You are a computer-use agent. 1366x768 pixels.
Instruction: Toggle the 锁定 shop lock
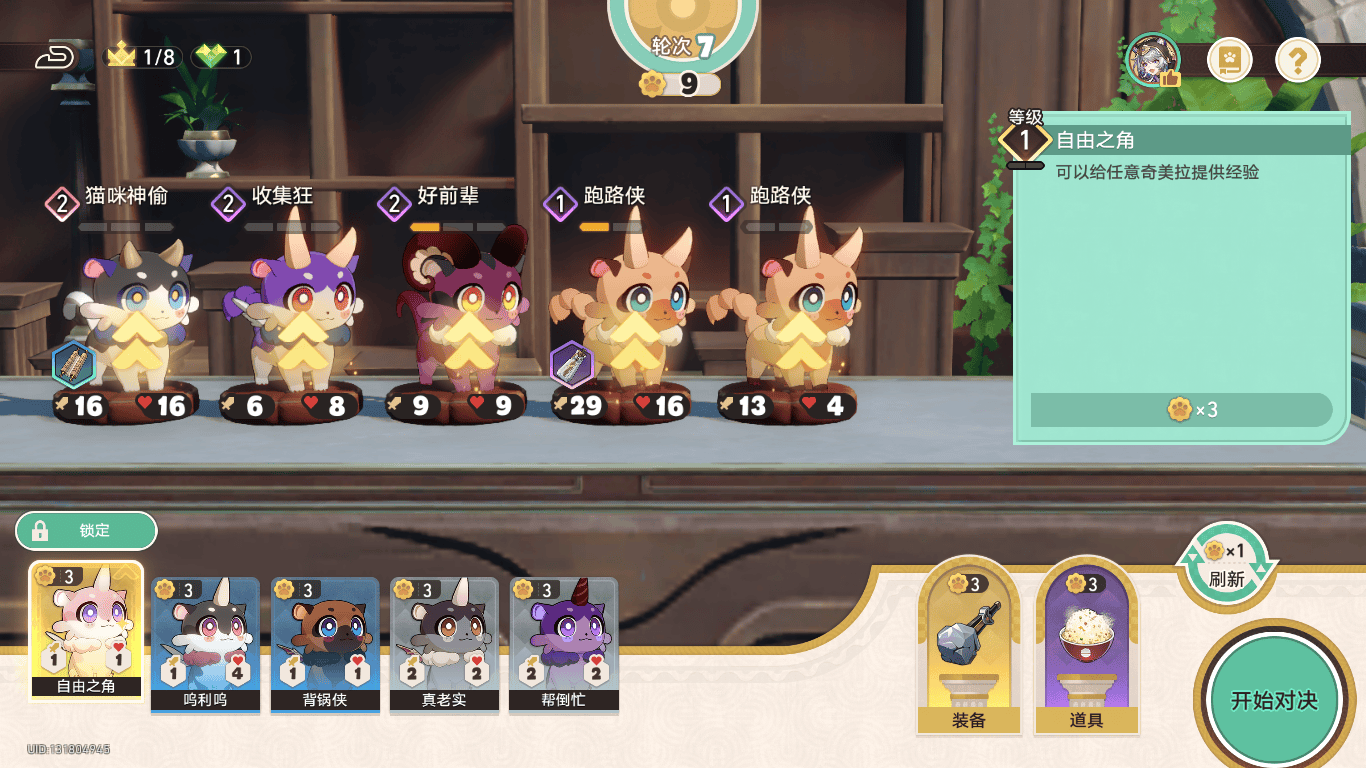(86, 531)
